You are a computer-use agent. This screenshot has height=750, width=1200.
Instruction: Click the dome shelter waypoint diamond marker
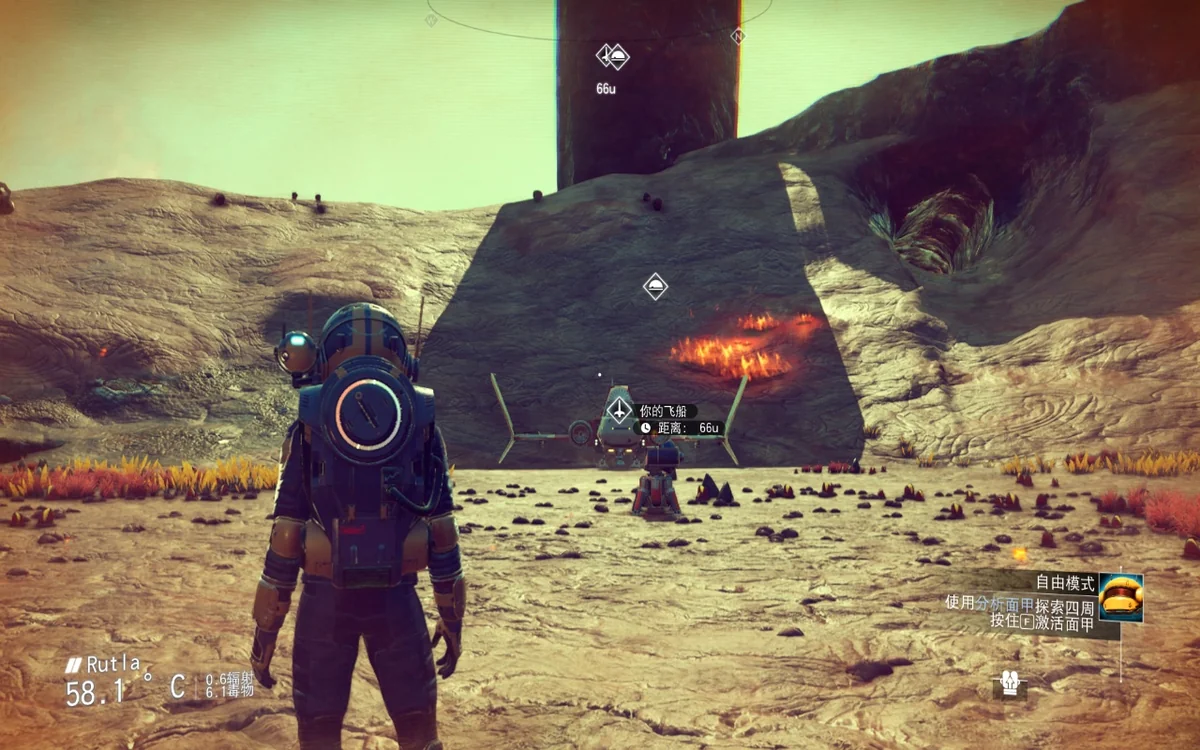pyautogui.click(x=655, y=287)
